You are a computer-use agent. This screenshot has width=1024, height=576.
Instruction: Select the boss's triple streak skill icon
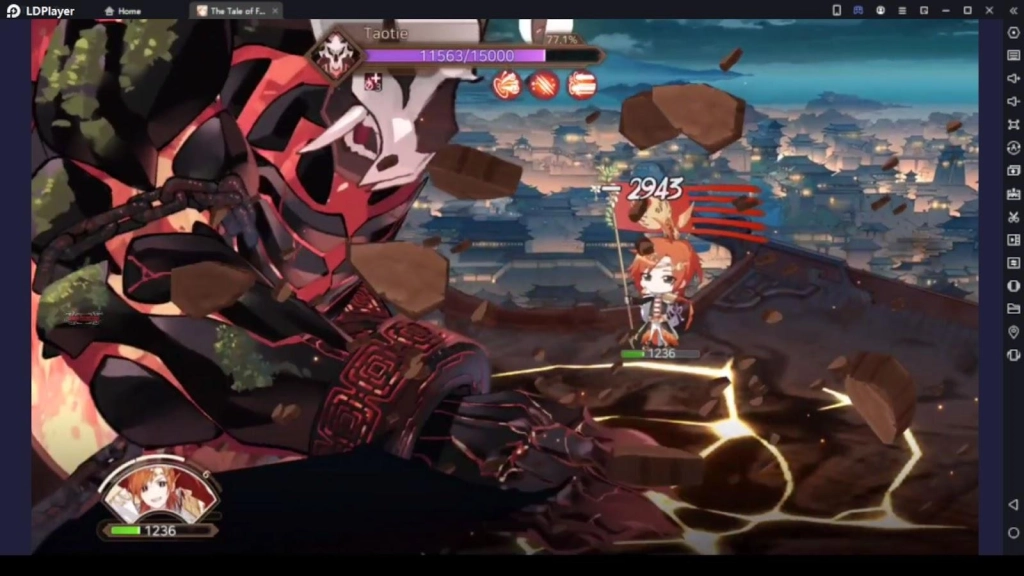point(582,85)
